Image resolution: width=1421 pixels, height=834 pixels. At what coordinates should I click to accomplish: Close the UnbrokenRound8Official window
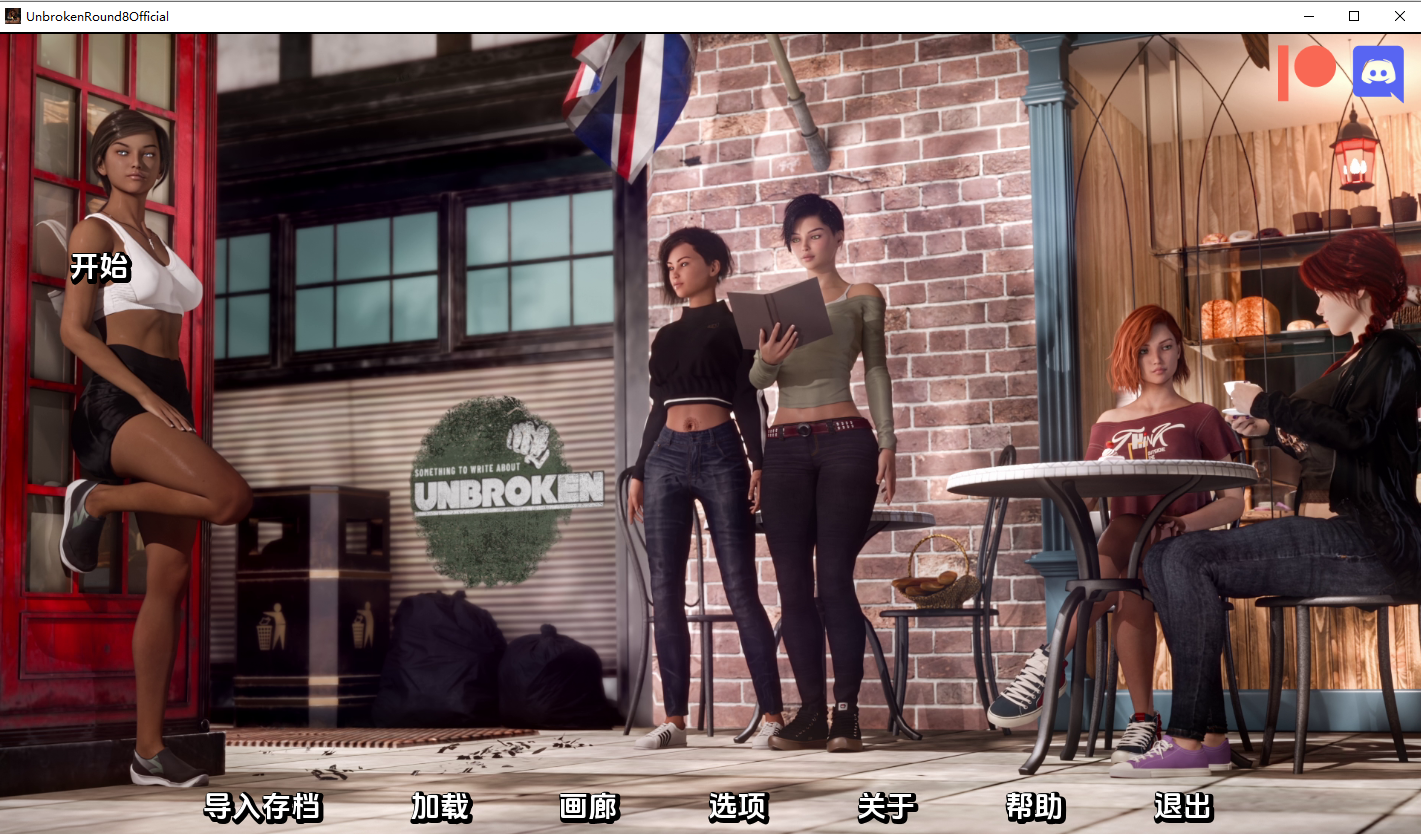[1400, 15]
